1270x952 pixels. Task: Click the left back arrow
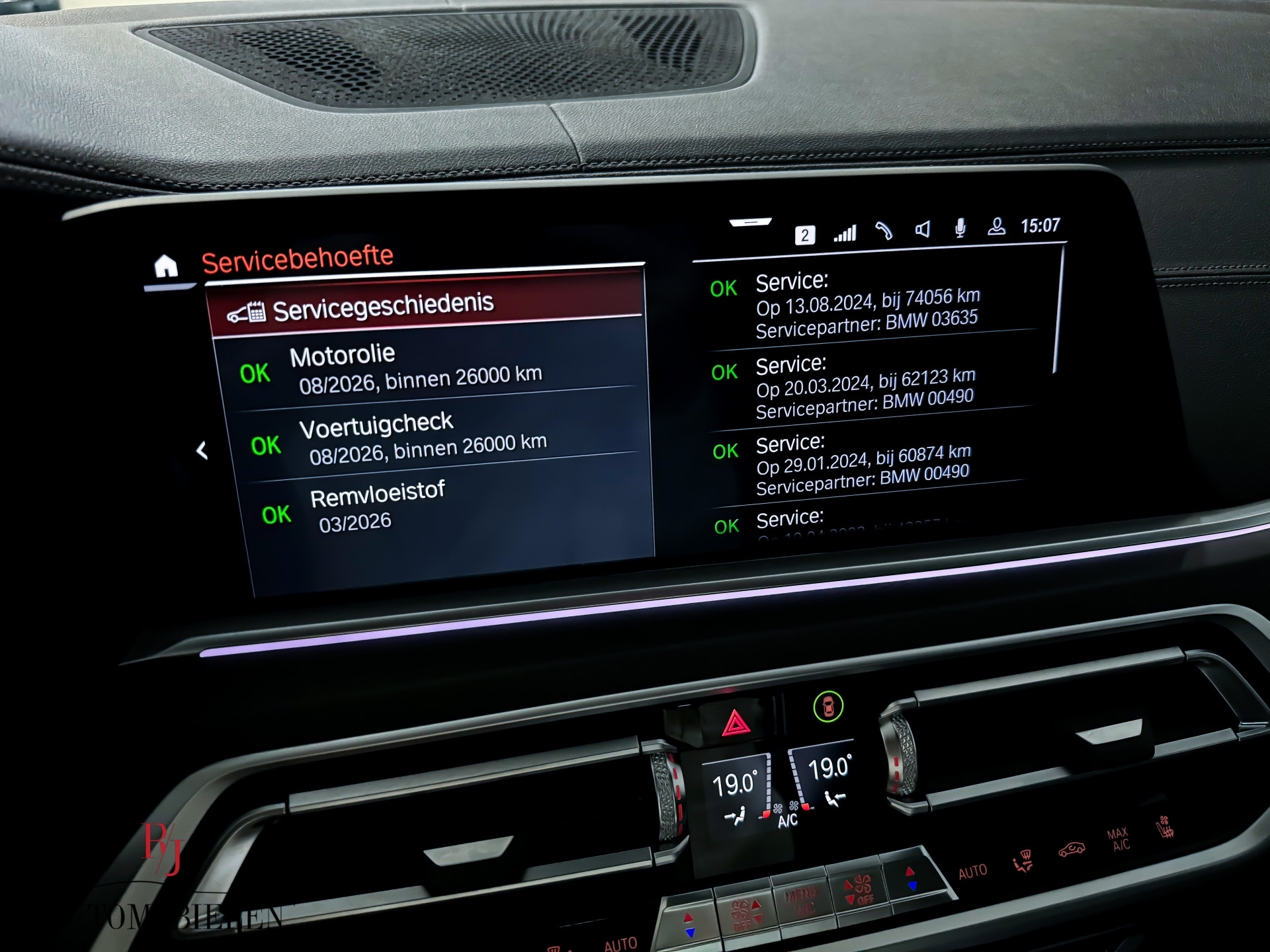pos(202,451)
